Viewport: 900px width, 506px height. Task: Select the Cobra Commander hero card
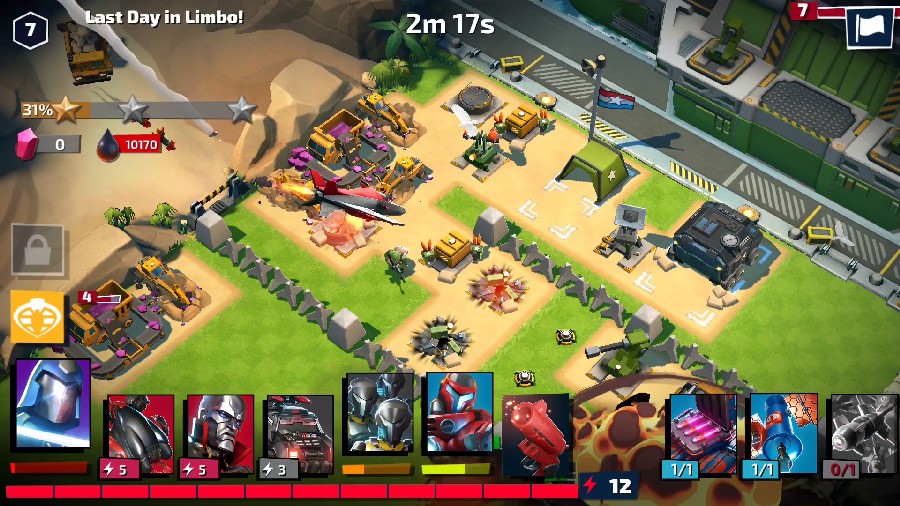point(52,403)
